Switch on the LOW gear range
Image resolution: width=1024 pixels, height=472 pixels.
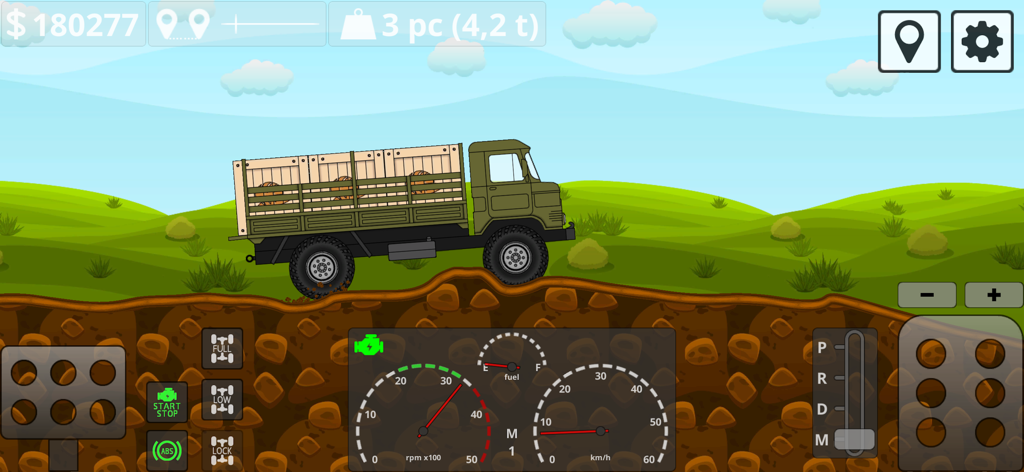click(222, 399)
